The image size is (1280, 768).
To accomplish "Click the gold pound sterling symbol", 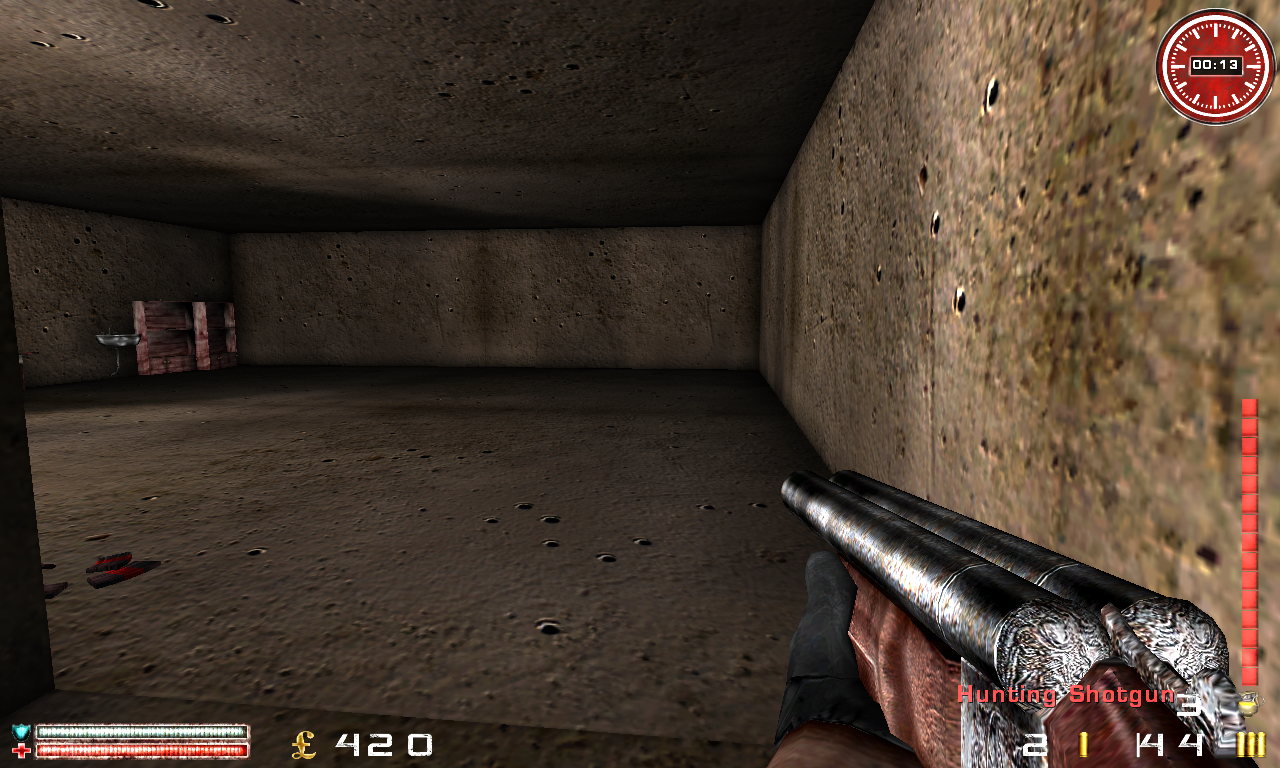I will (x=302, y=744).
